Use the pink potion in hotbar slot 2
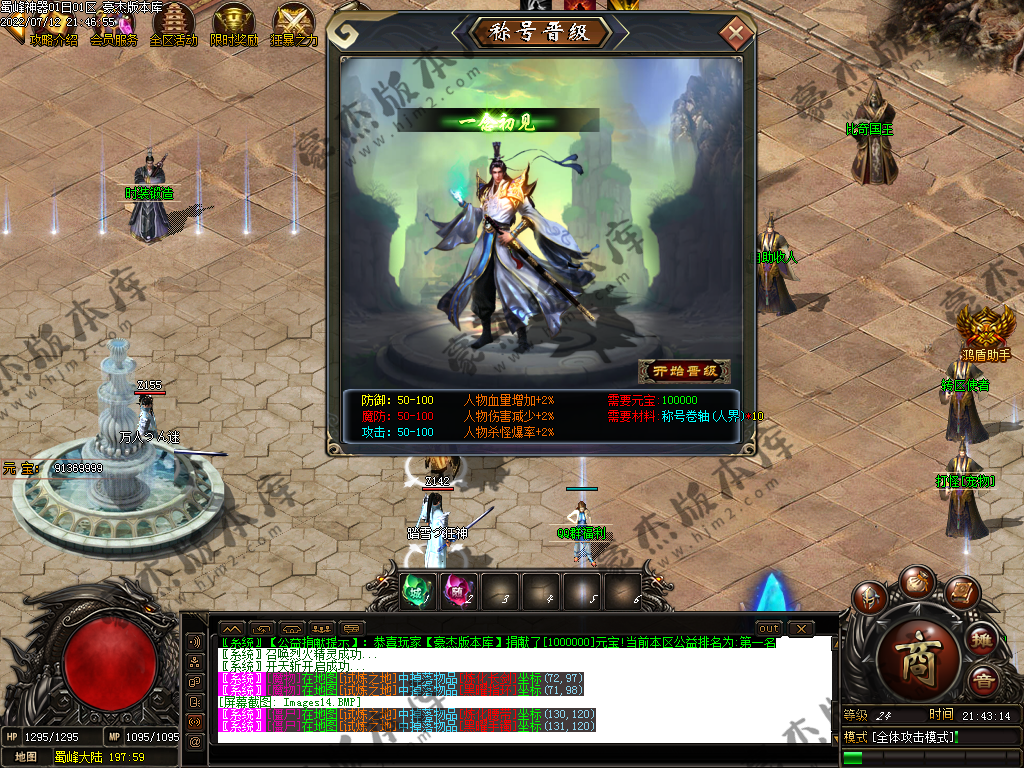The height and width of the screenshot is (768, 1024). coord(457,591)
